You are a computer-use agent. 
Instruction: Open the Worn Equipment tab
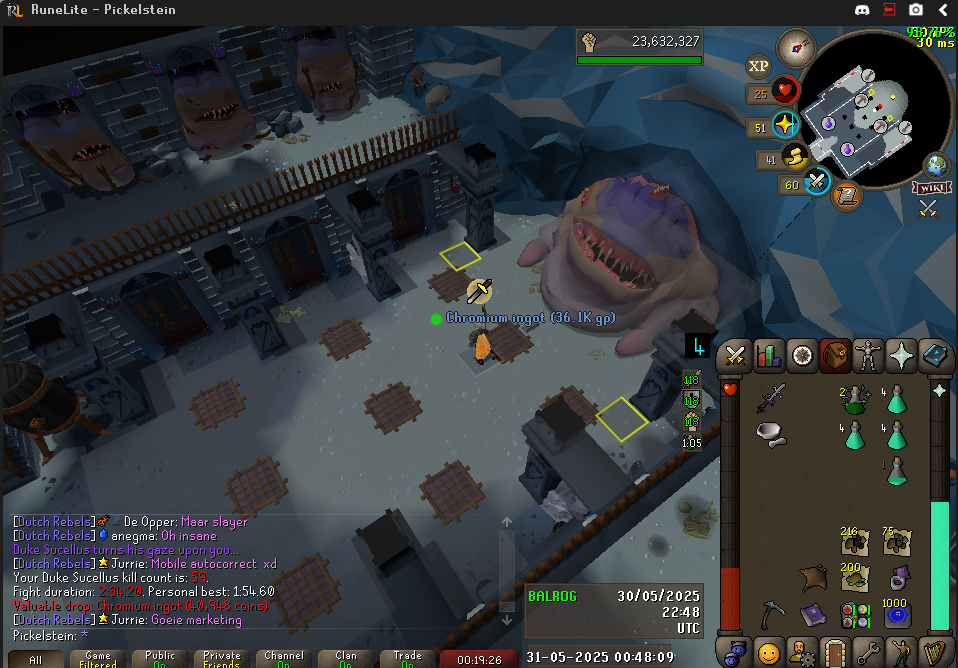tap(867, 355)
